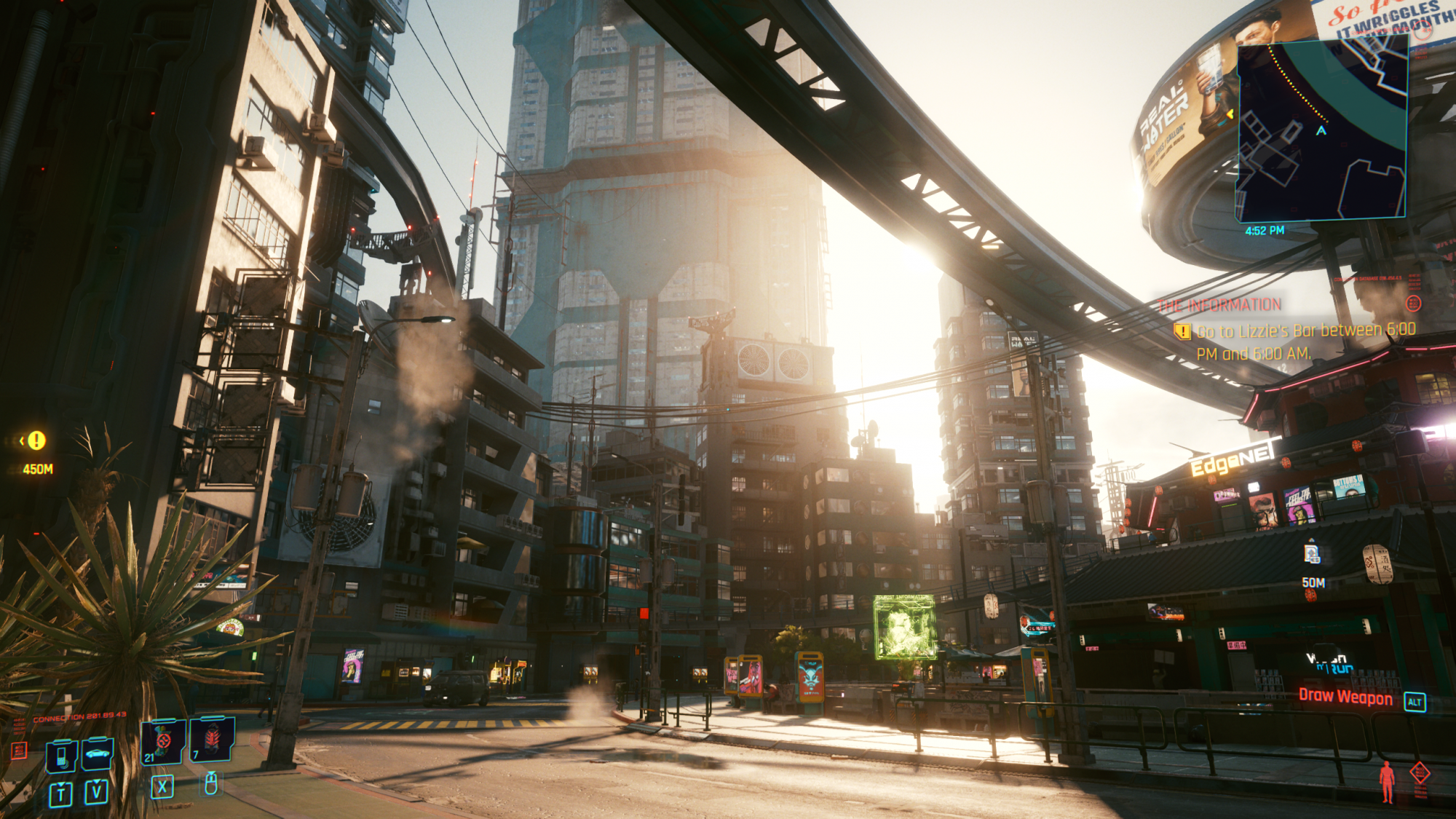Click the player arrow on the minimap
The height and width of the screenshot is (819, 1456).
pyautogui.click(x=1321, y=131)
